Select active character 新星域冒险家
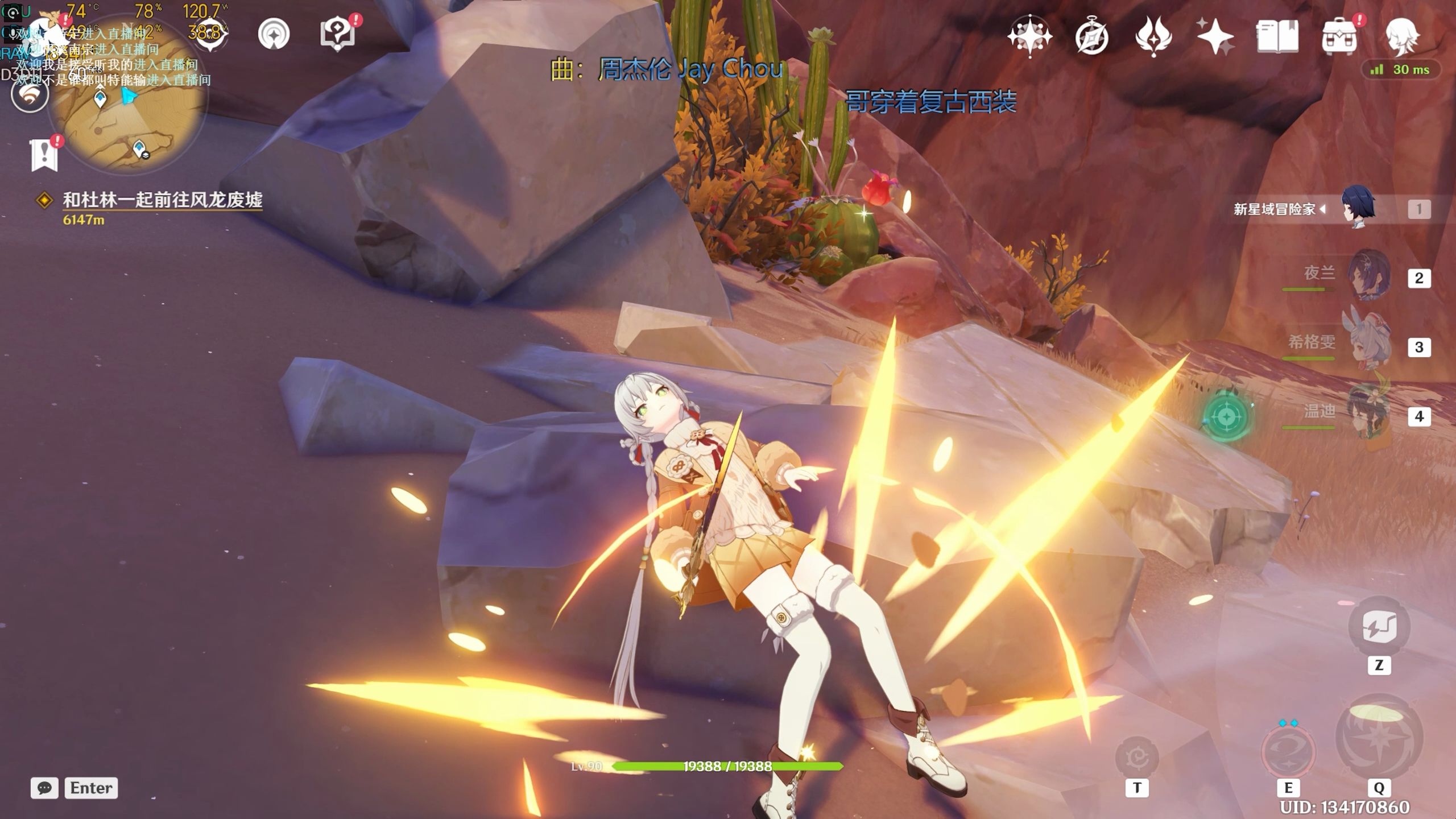Viewport: 1456px width, 819px height. point(1358,208)
